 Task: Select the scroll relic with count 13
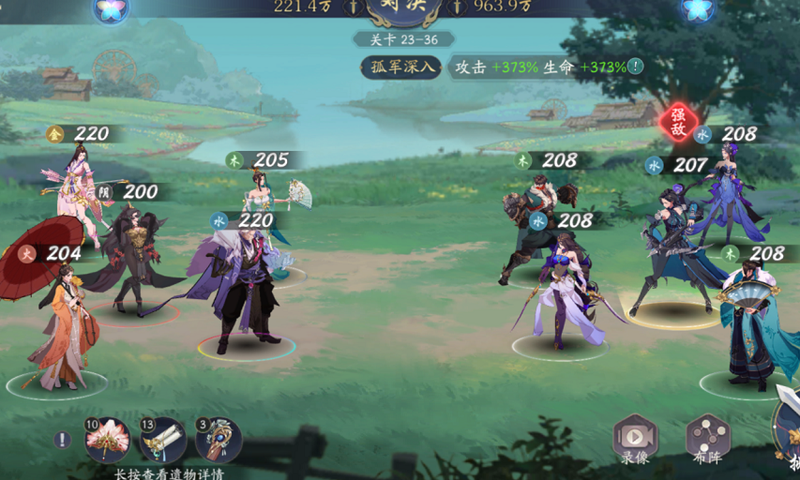pos(162,440)
